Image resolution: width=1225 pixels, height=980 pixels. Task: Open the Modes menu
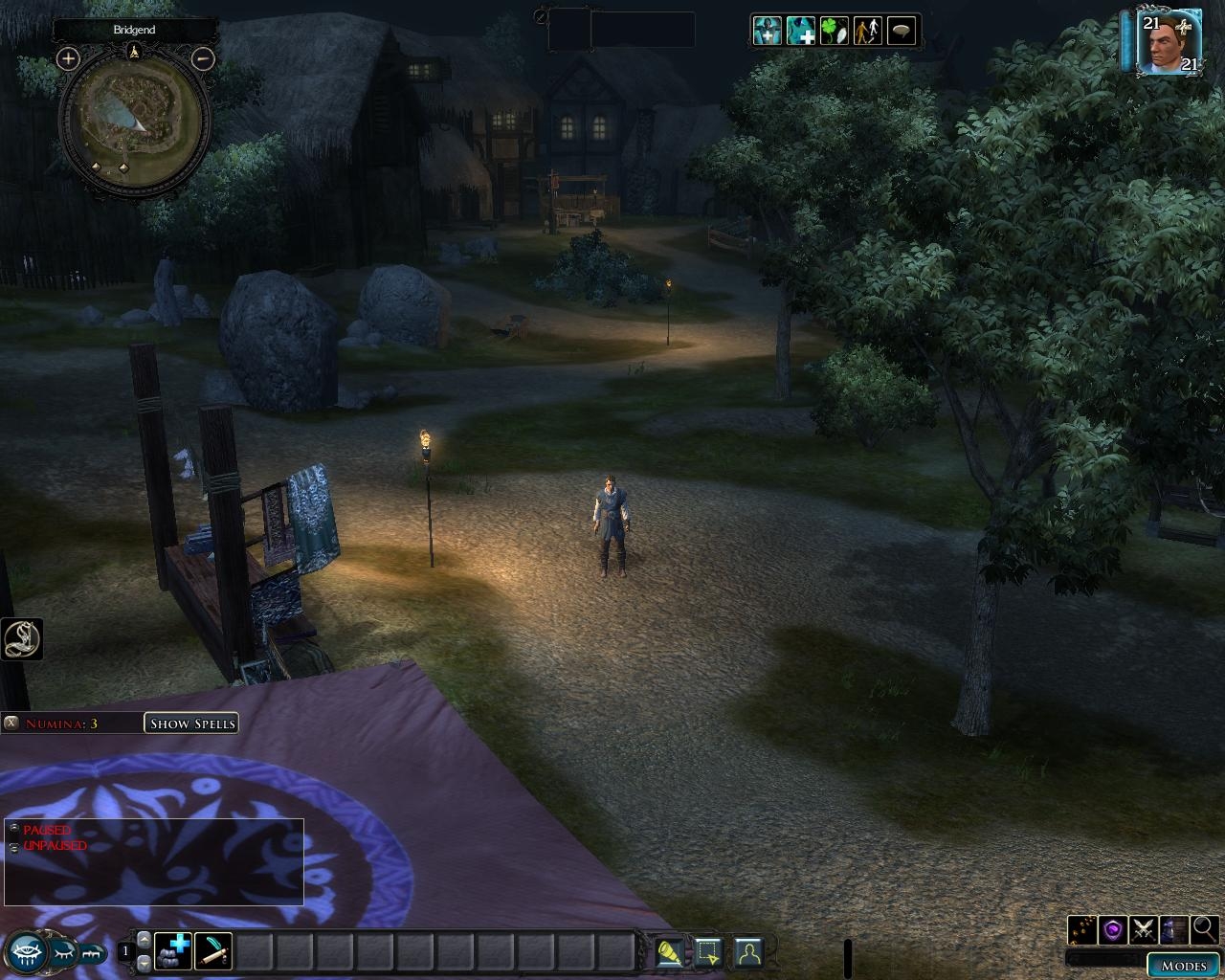click(1183, 966)
